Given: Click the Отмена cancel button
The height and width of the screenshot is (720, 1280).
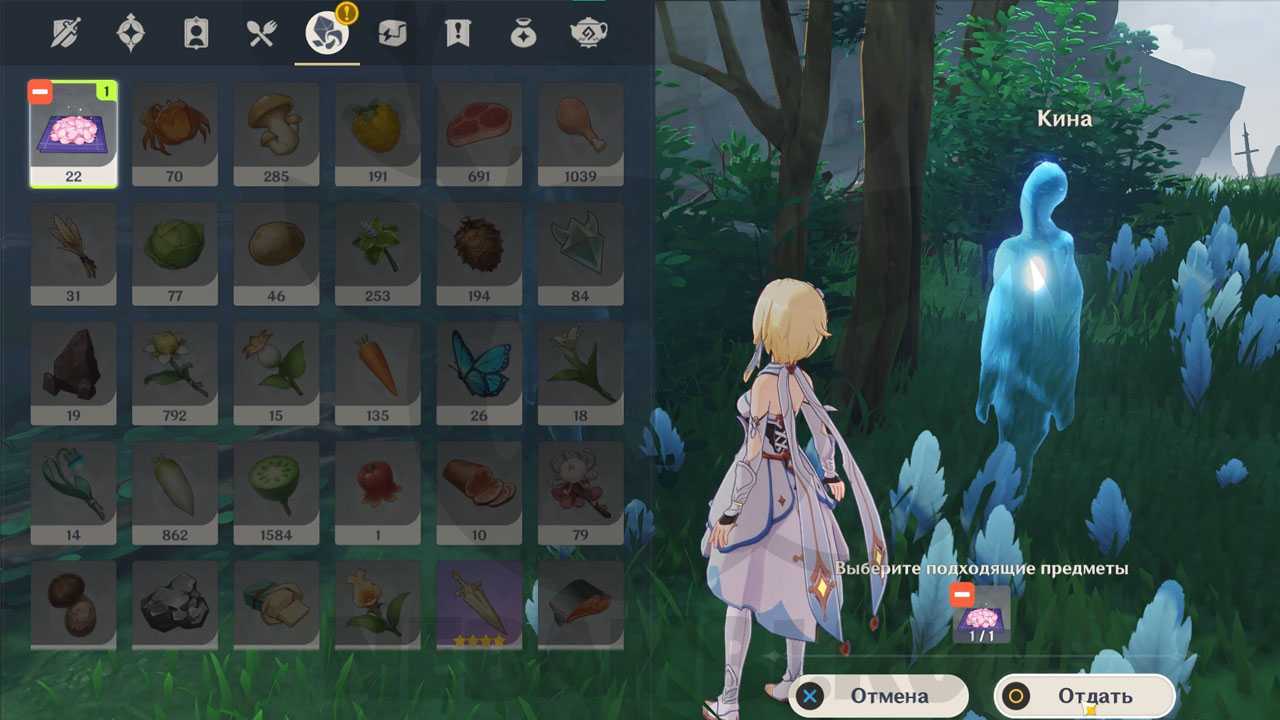Looking at the screenshot, I should [878, 696].
